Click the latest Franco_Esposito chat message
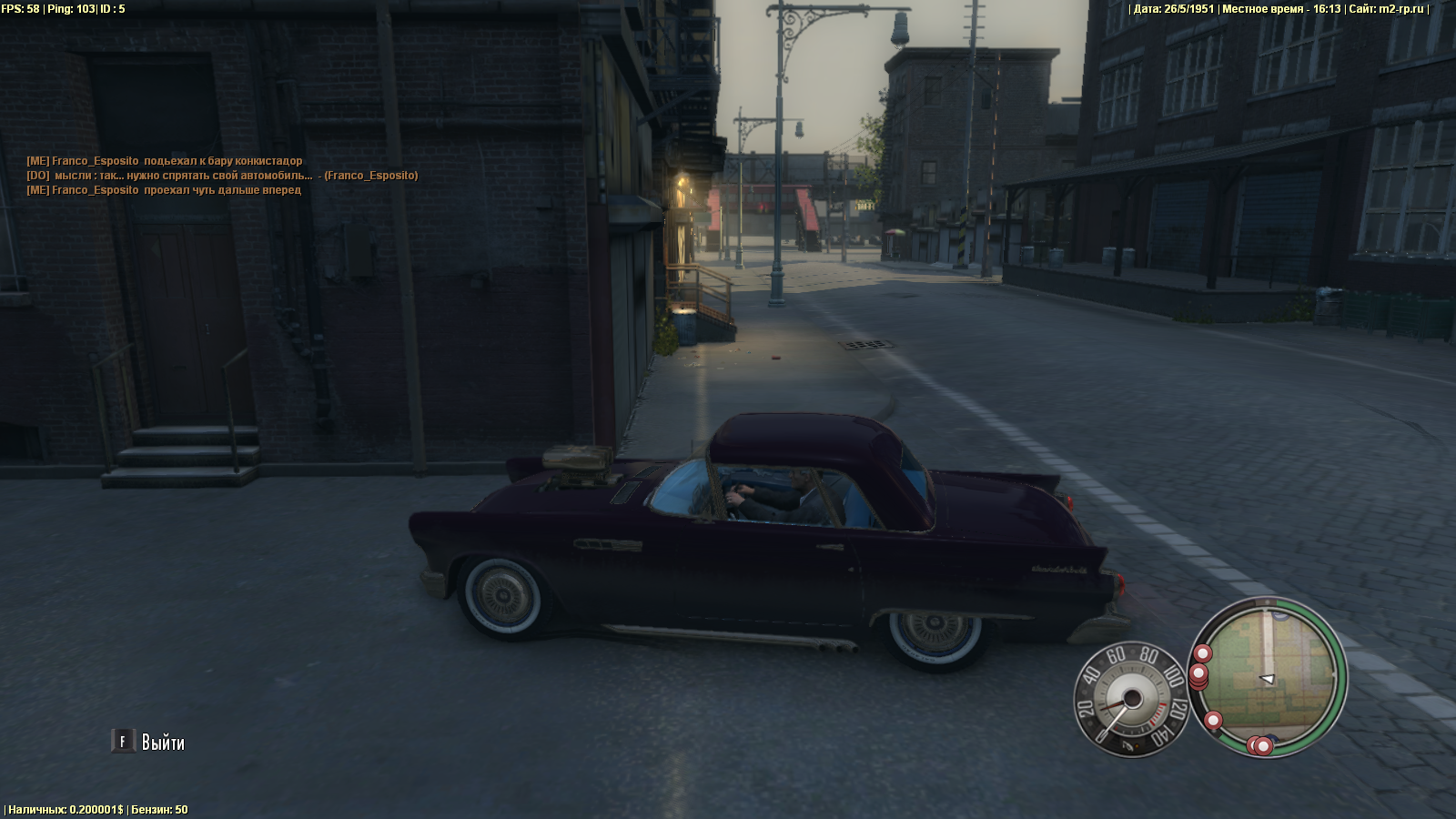 click(x=164, y=190)
